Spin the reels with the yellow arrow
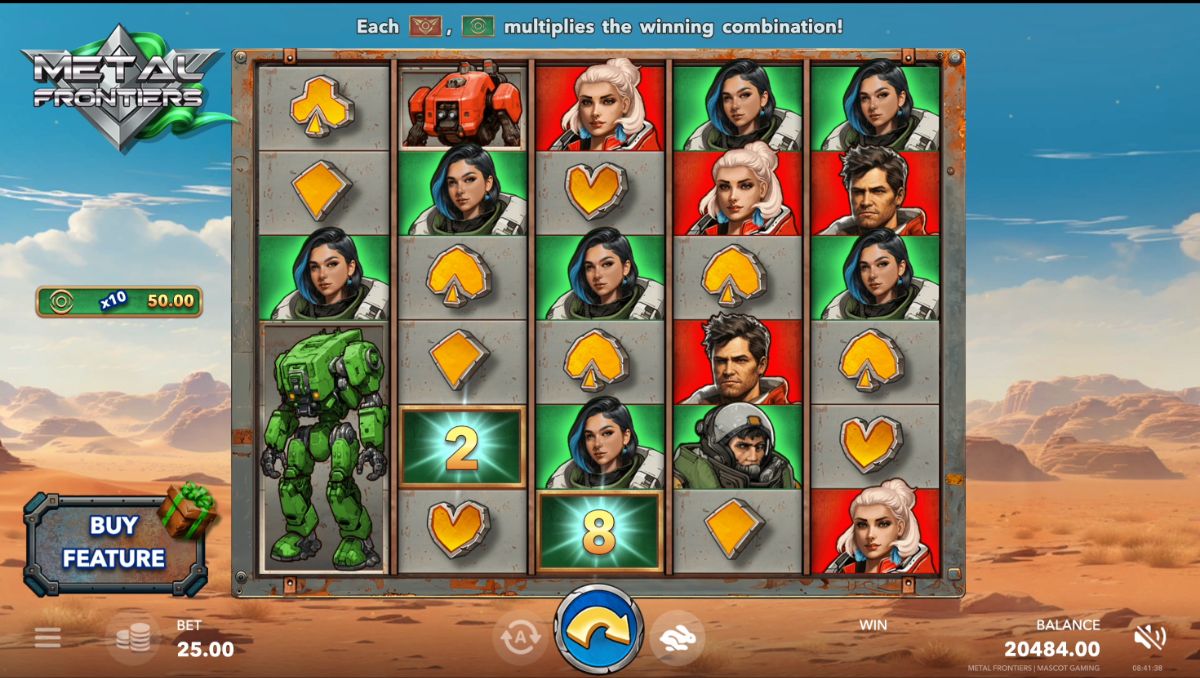This screenshot has width=1200, height=678. [x=599, y=628]
